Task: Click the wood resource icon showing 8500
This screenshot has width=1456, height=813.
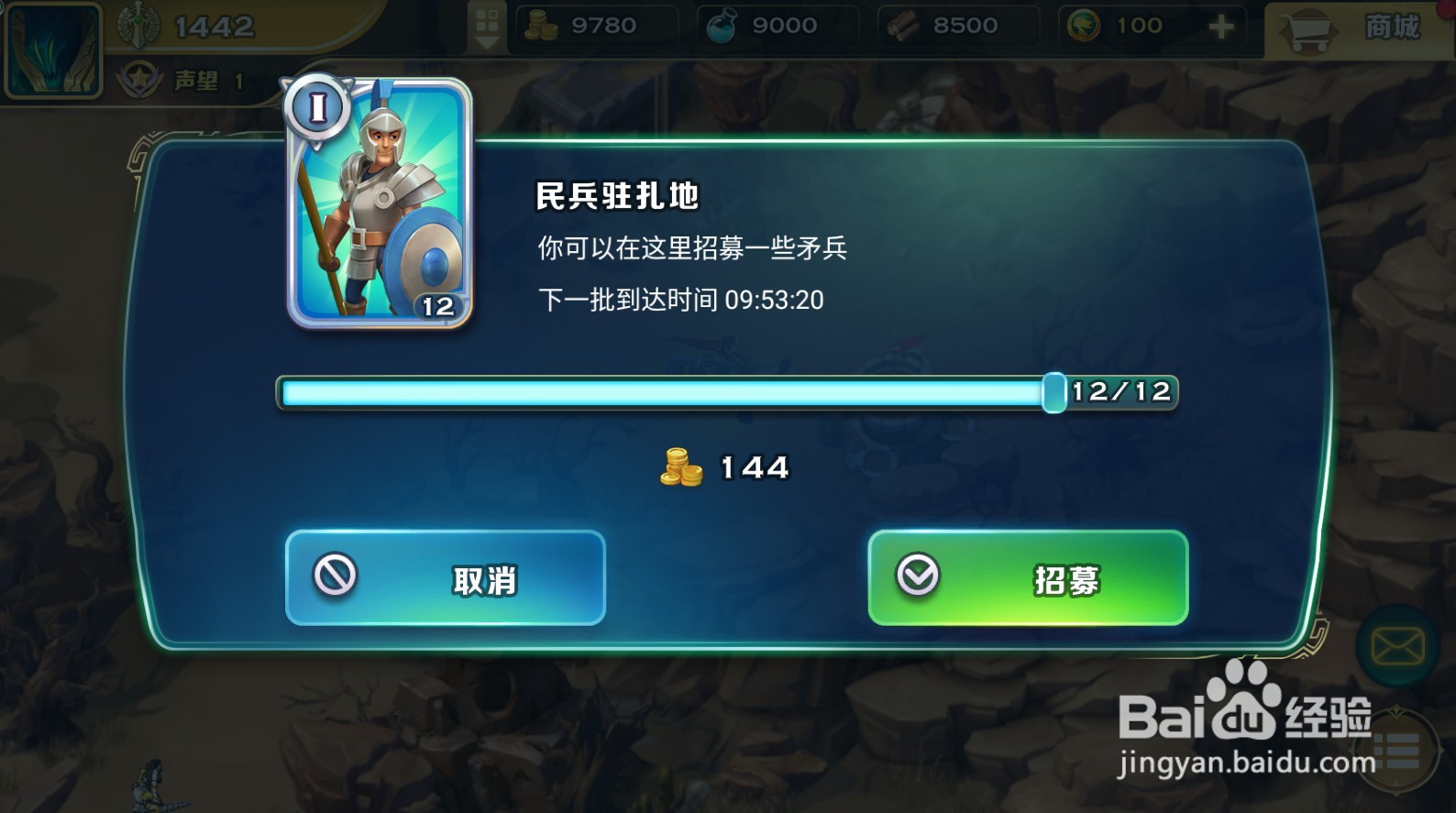Action: 902,25
